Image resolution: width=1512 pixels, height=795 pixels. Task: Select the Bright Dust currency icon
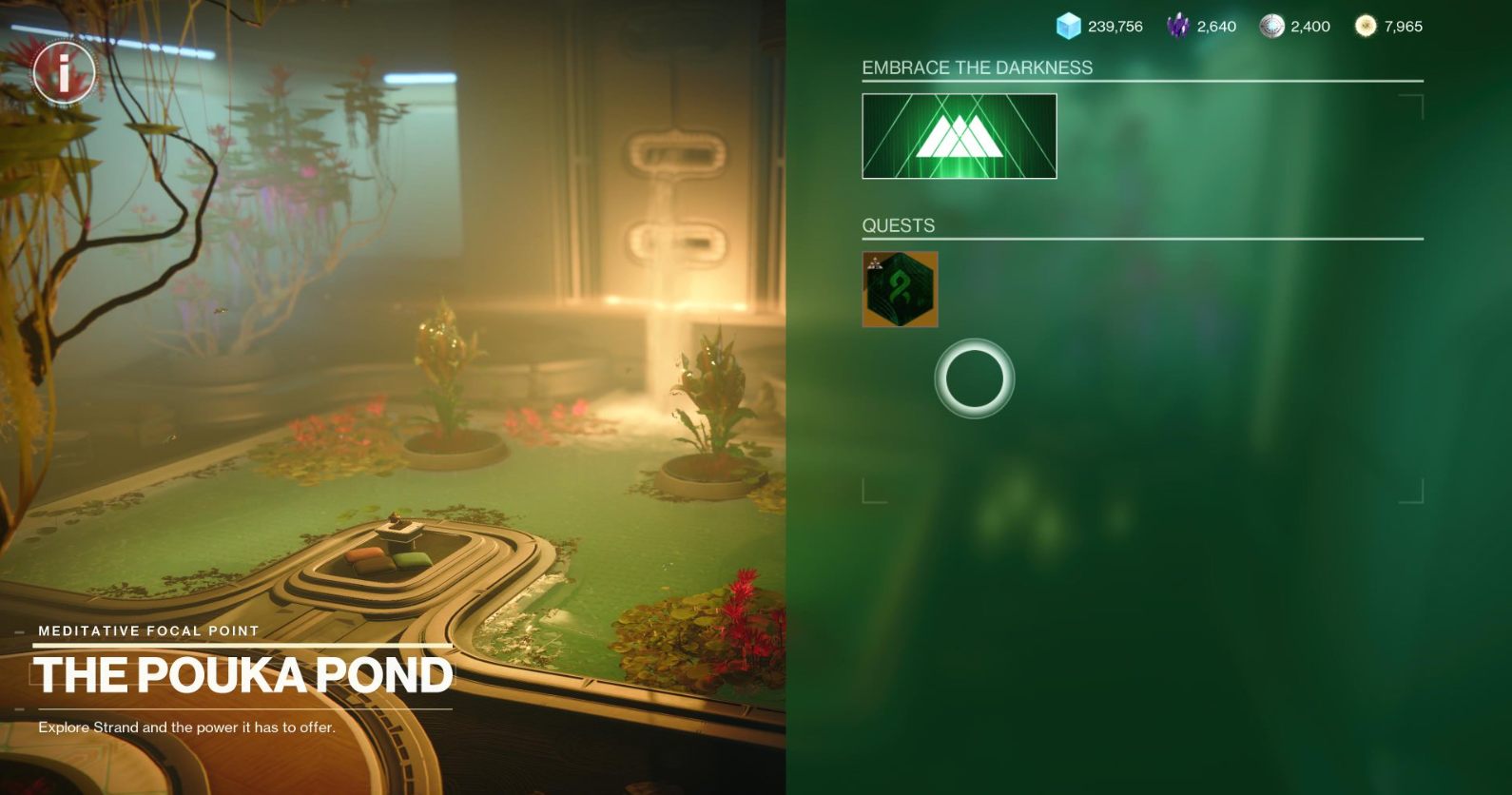click(1270, 26)
